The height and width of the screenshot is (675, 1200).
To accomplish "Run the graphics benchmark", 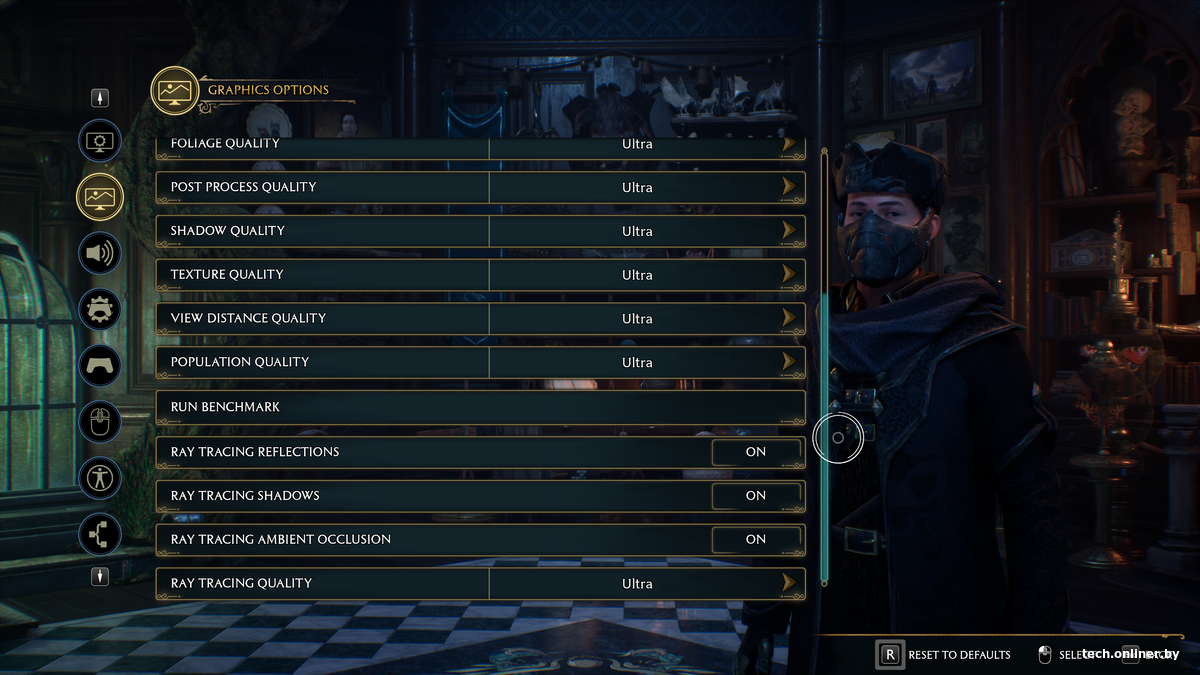I will pos(480,407).
